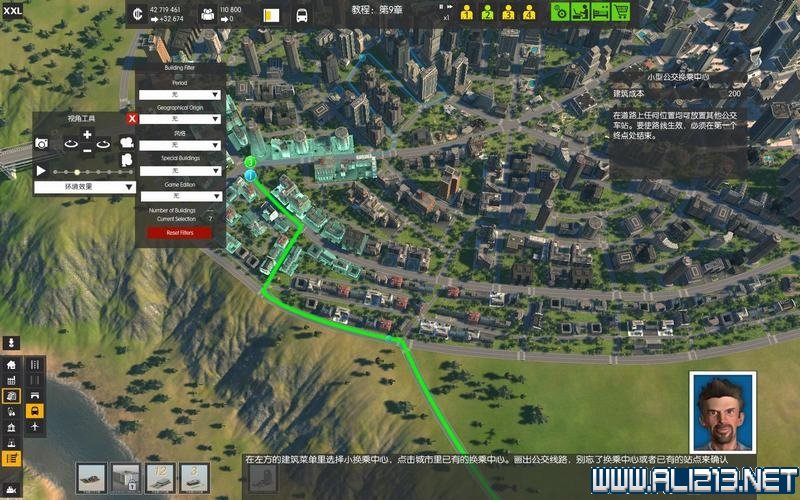This screenshot has height=500, width=800.
Task: Open the Special Buildings filter dropdown
Action: point(180,171)
